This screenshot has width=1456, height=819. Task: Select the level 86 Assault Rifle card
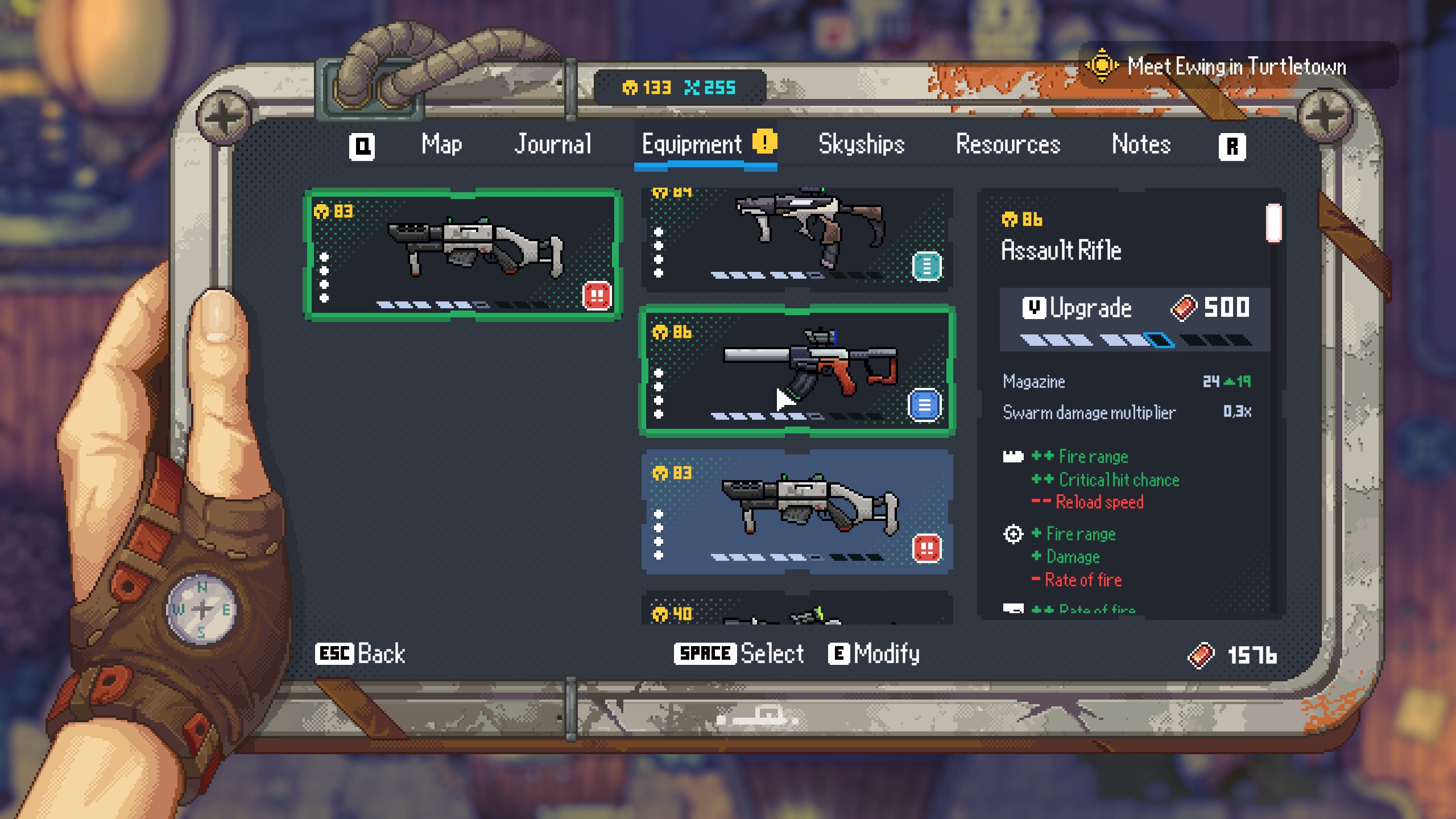pyautogui.click(x=796, y=371)
